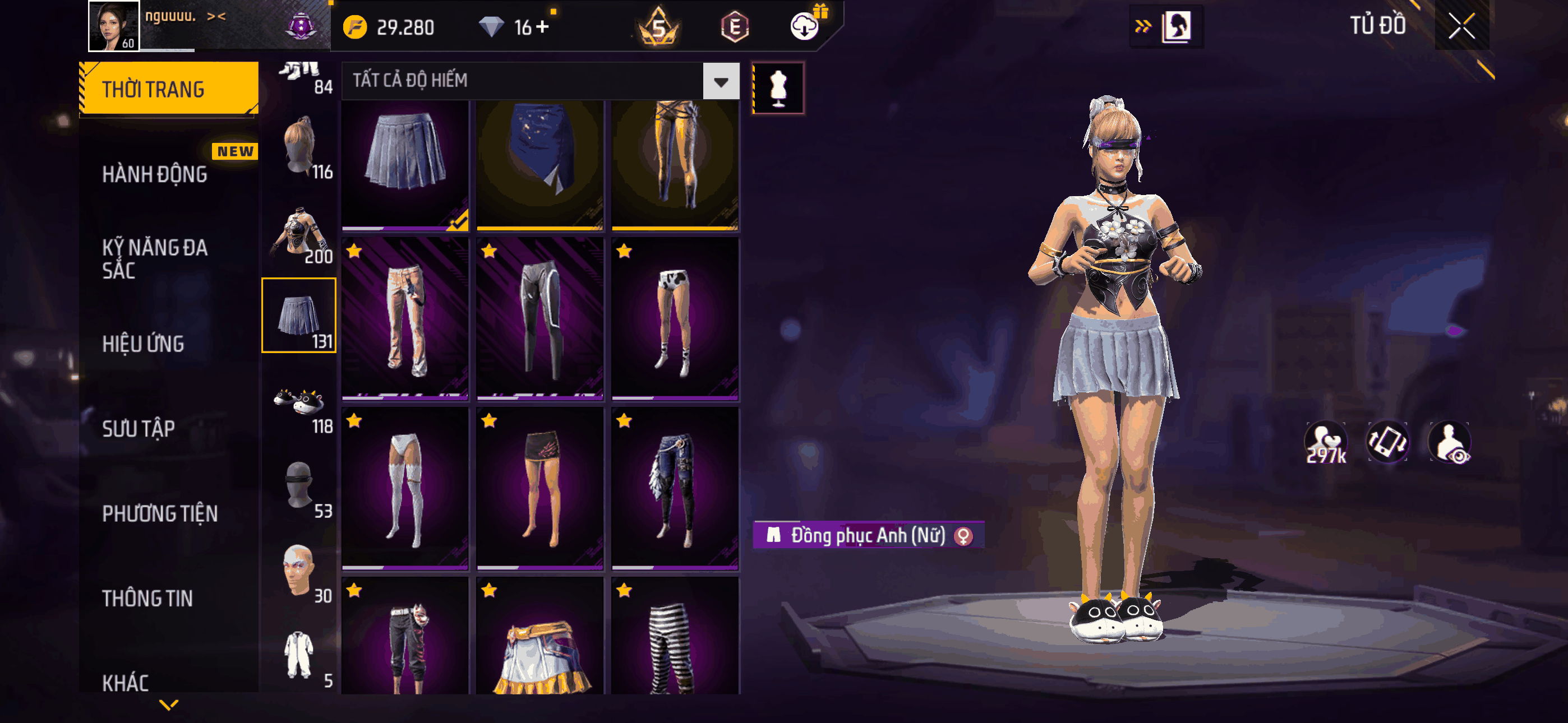The width and height of the screenshot is (1568, 723).
Task: Choose the PHƯƠNG TIỆN category
Action: (159, 513)
